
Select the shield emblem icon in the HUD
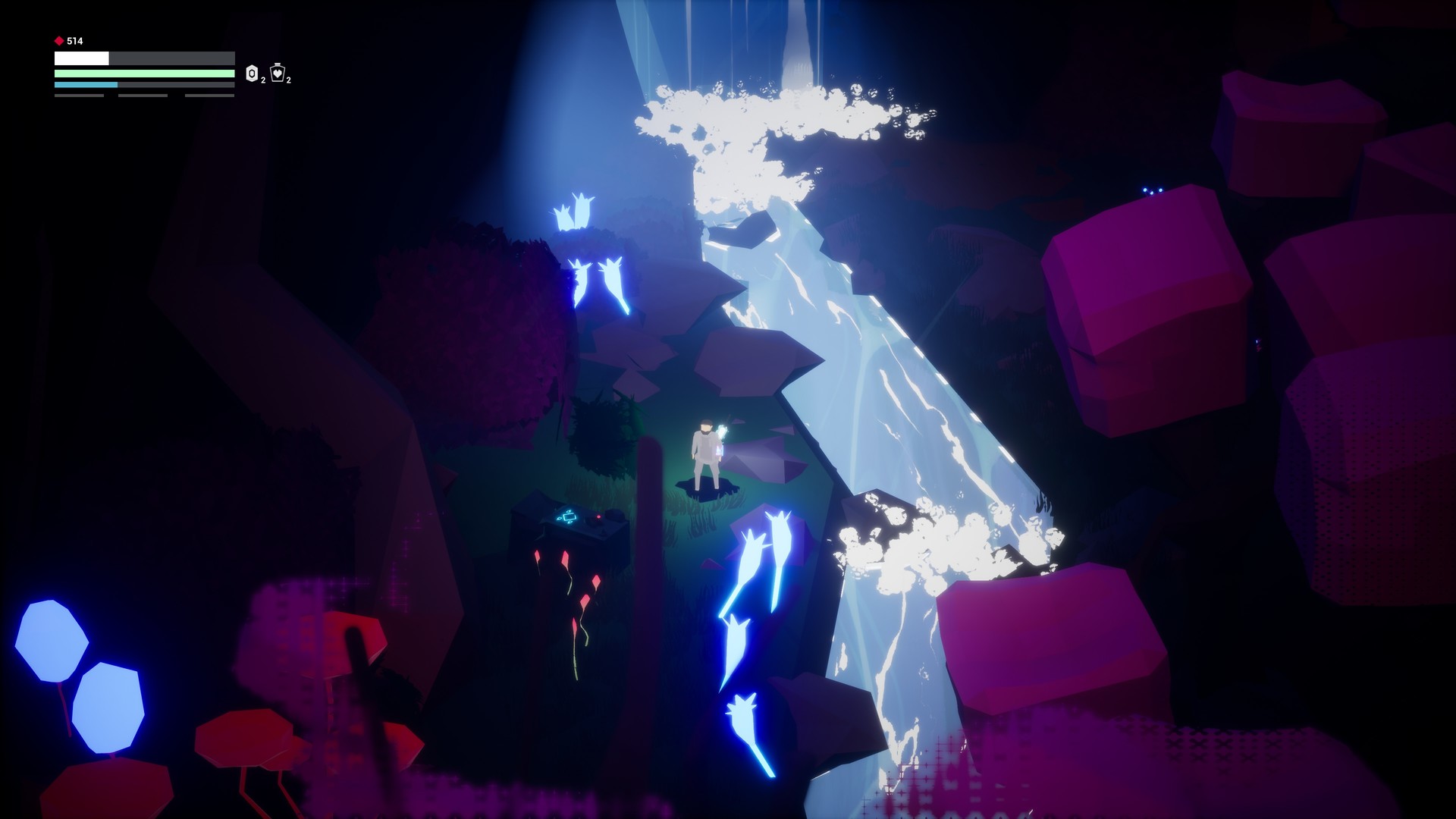tap(251, 74)
